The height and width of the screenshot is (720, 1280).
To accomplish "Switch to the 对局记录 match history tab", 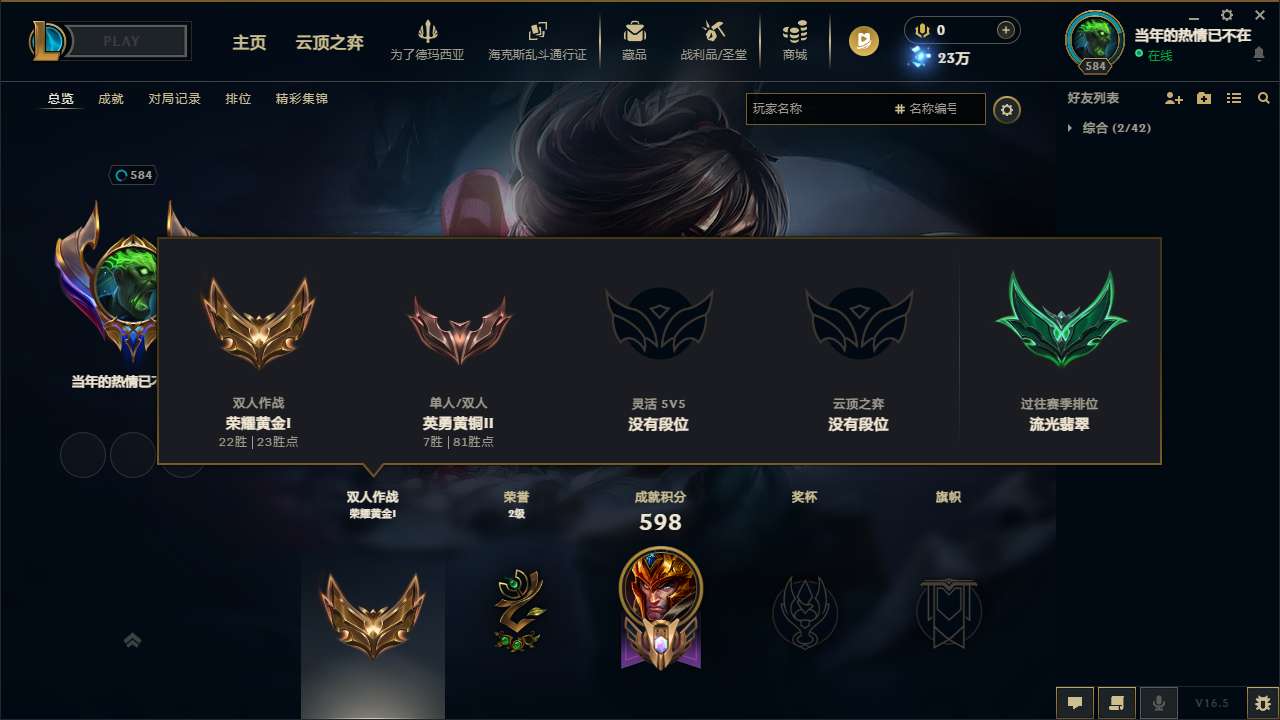I will pyautogui.click(x=173, y=98).
